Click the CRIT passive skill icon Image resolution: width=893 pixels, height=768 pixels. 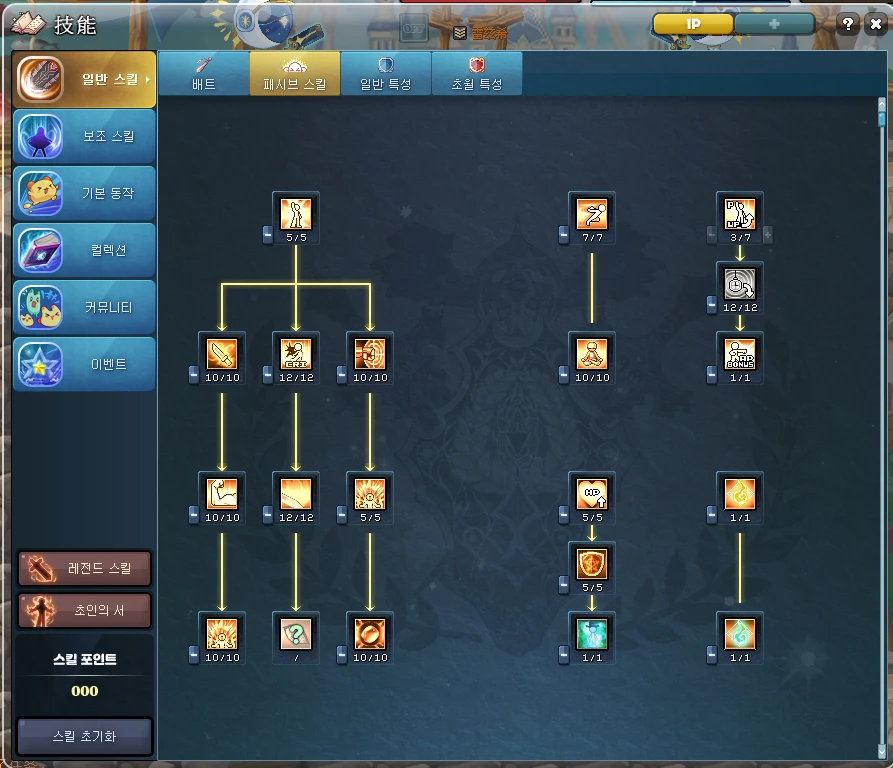coord(296,353)
